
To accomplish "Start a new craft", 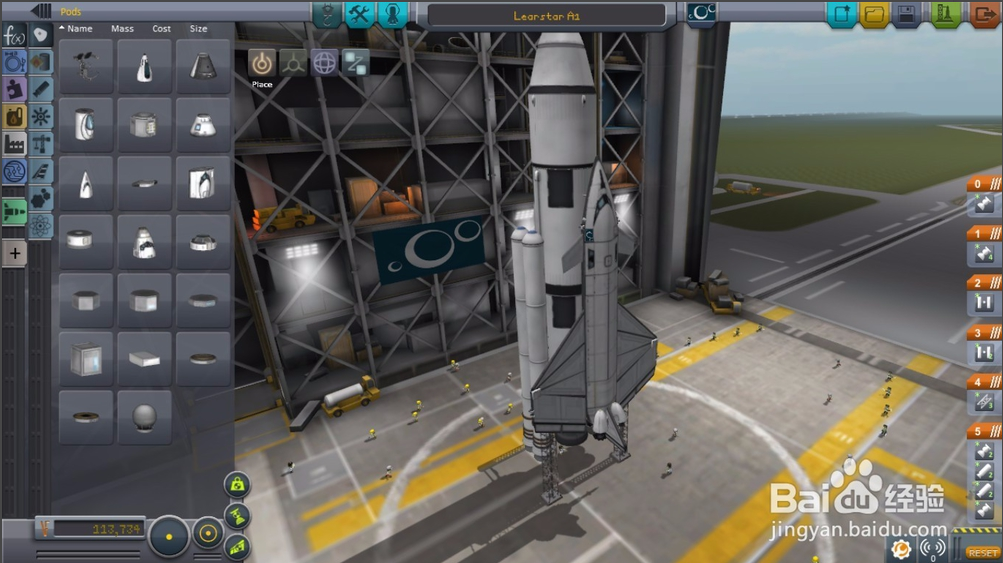I will pos(842,15).
